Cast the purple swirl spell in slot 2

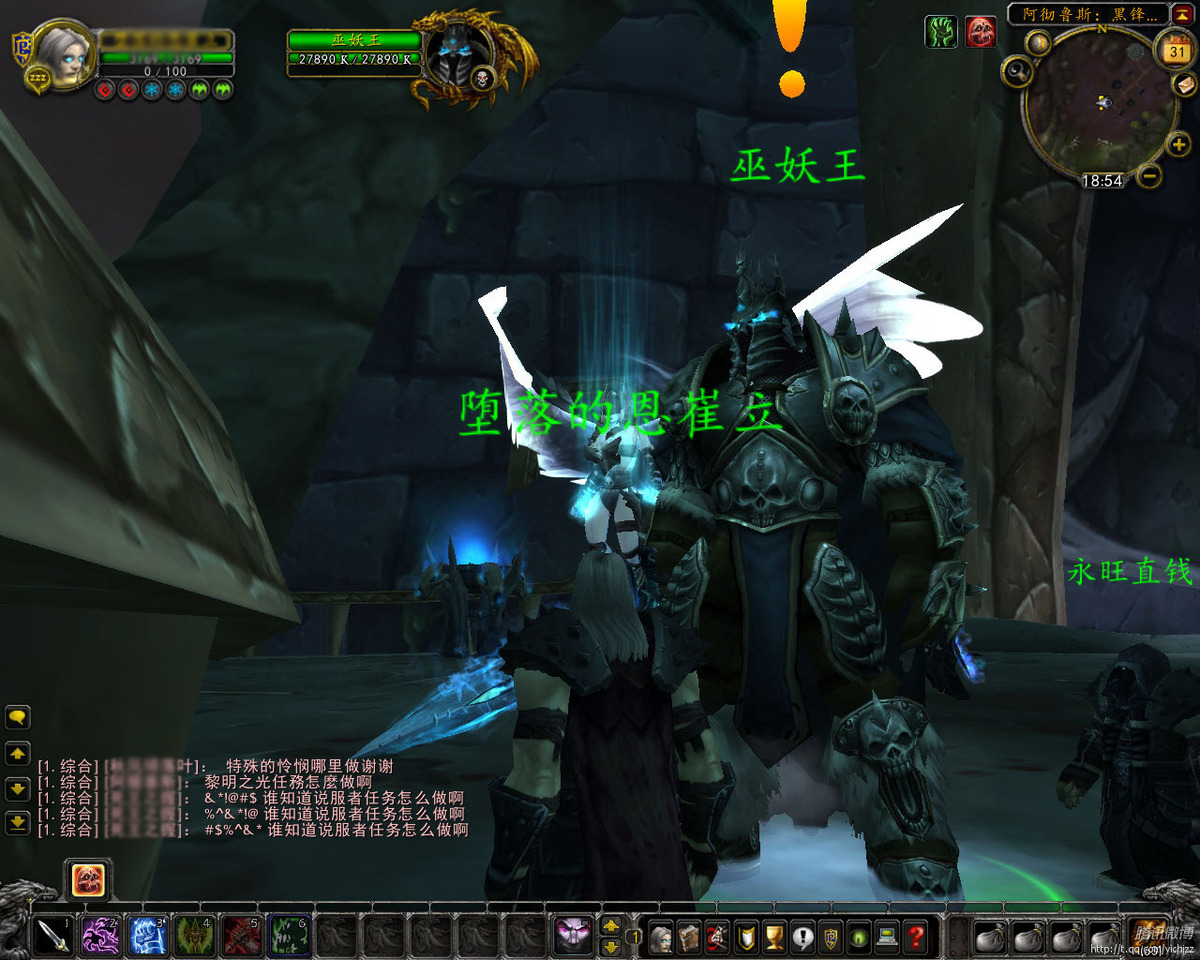(x=98, y=937)
